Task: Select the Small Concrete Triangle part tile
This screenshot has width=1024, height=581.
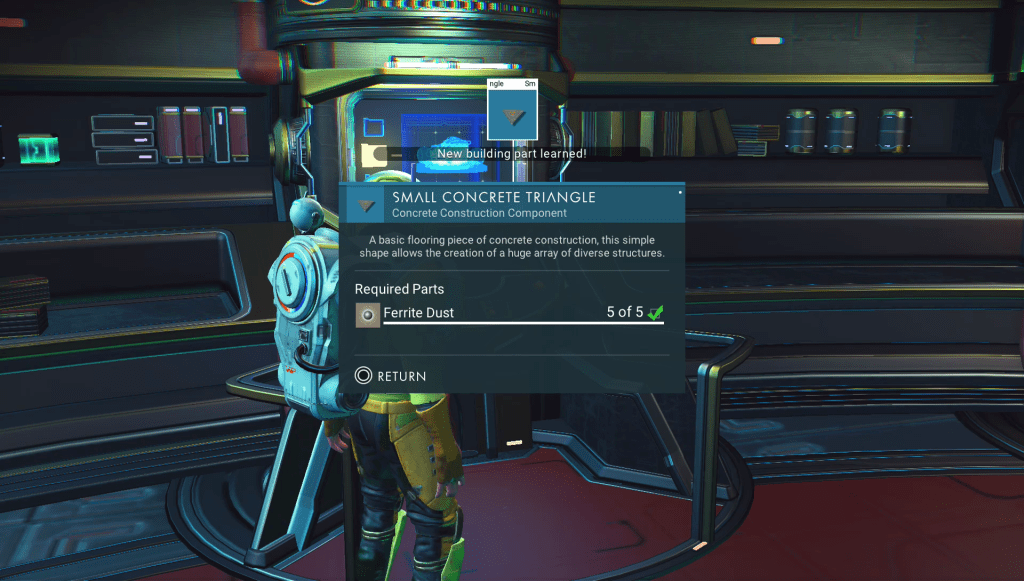Action: (x=512, y=110)
